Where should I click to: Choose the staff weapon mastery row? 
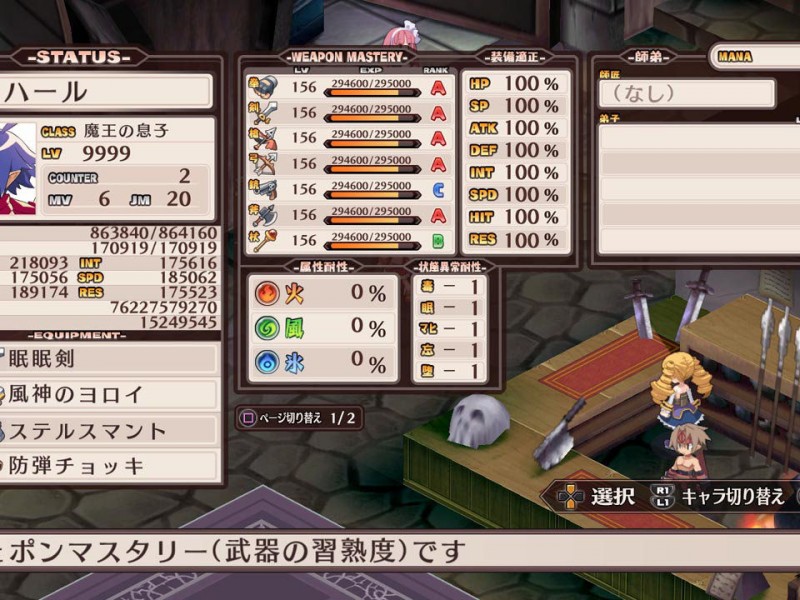point(349,241)
